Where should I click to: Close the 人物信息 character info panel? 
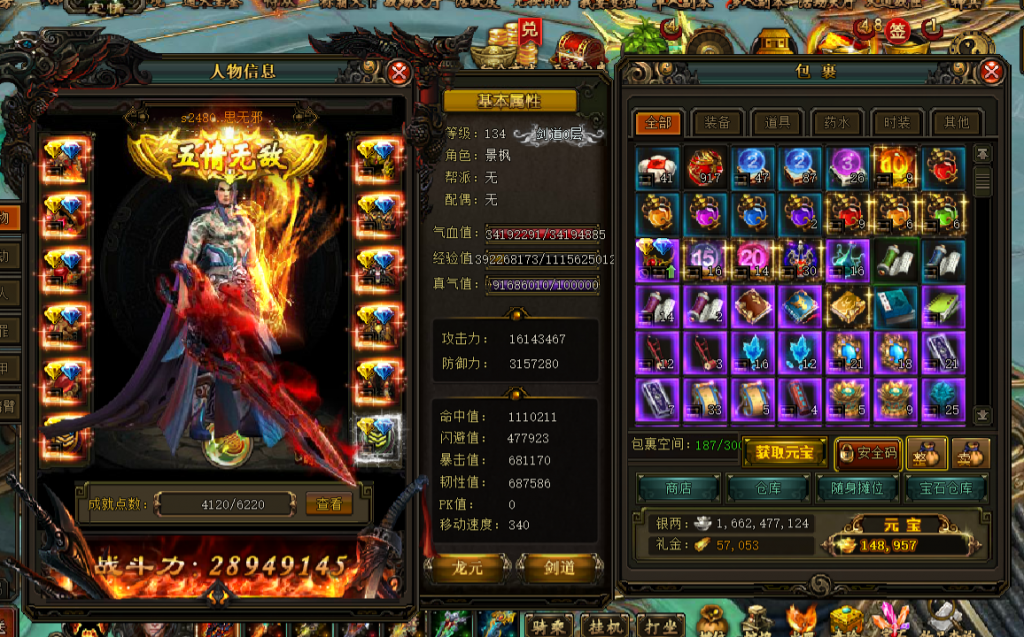(x=399, y=72)
